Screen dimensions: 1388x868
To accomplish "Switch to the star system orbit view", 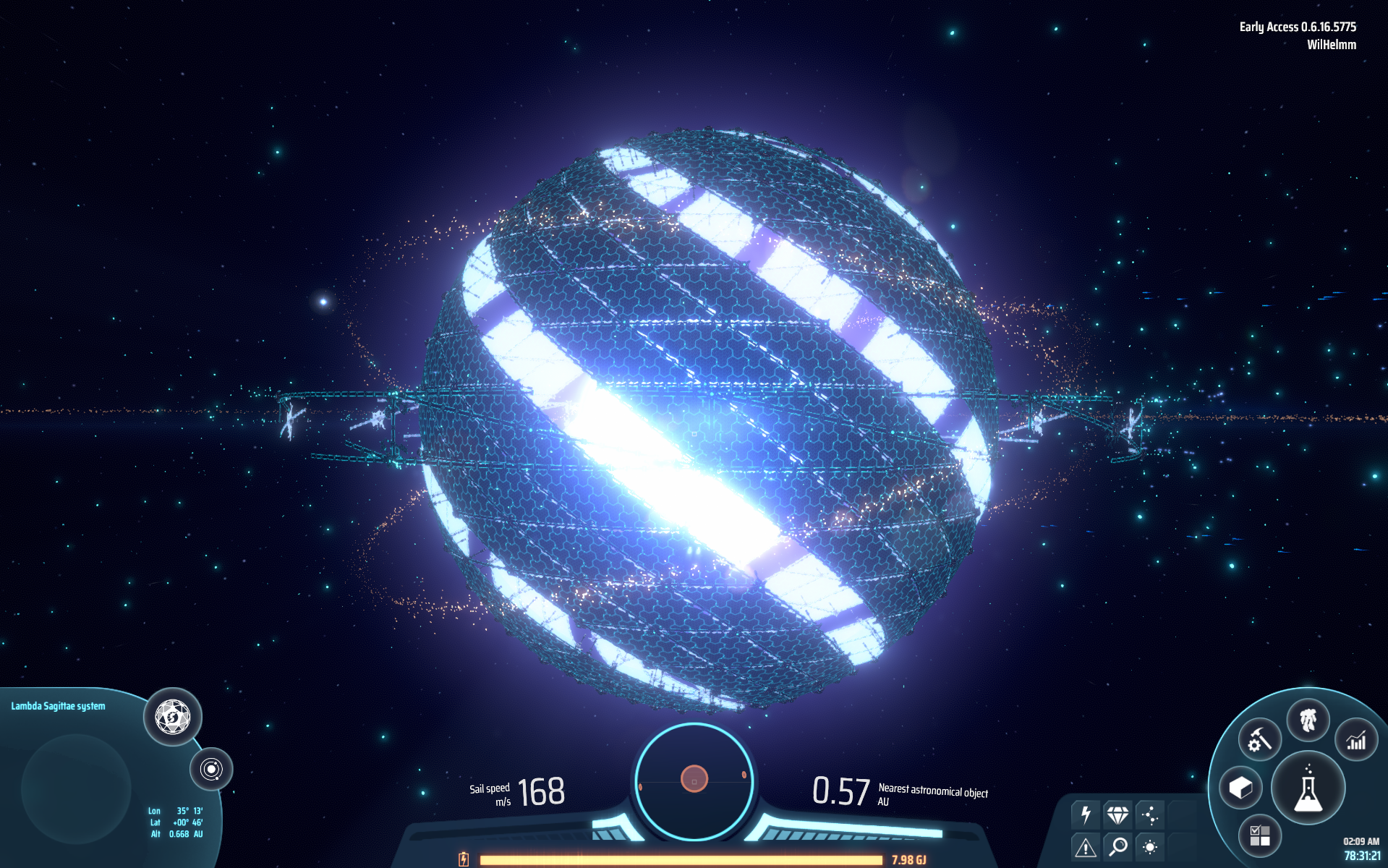I will (212, 770).
